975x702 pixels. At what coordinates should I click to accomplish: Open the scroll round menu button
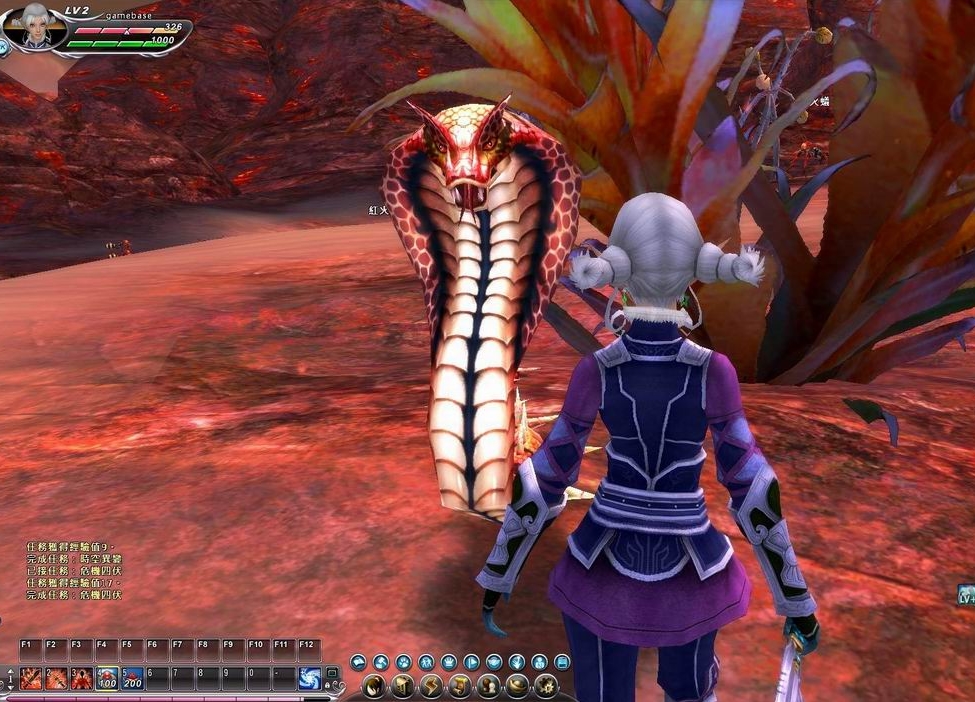click(459, 686)
